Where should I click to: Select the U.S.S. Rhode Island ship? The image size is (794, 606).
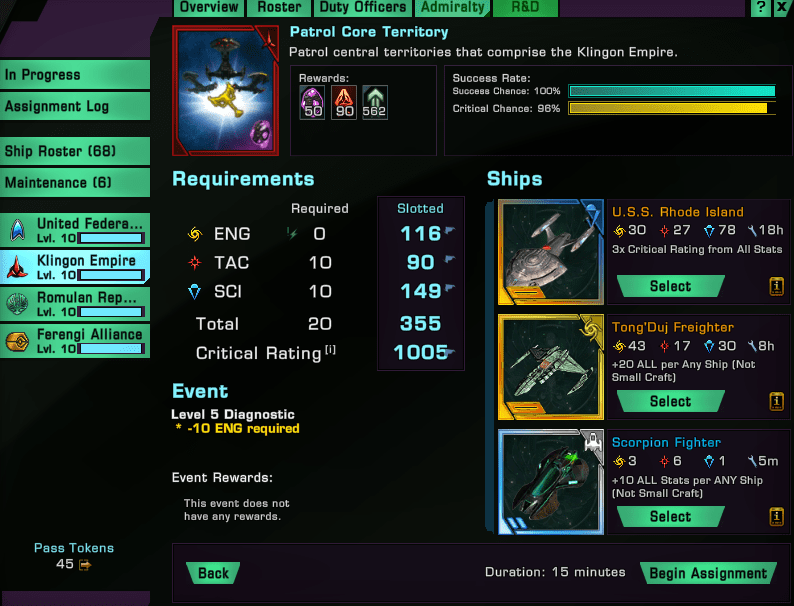[669, 286]
